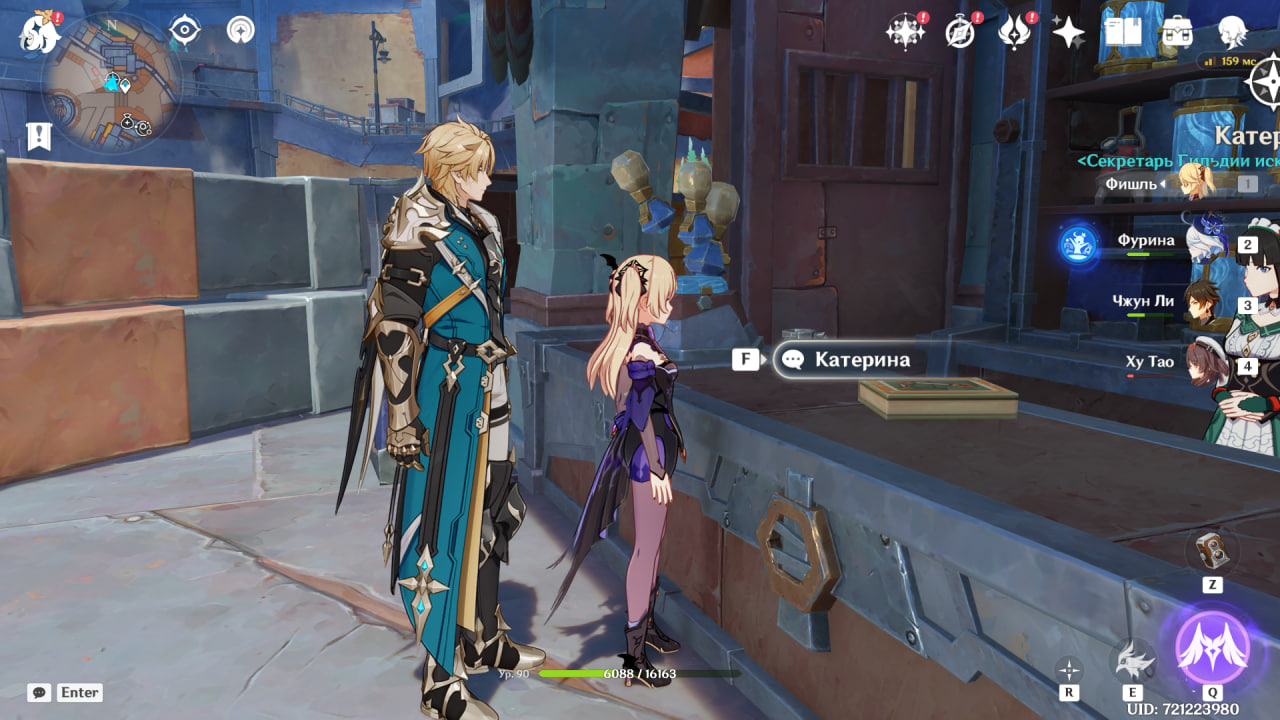Use the camera gadget icon

[1212, 552]
